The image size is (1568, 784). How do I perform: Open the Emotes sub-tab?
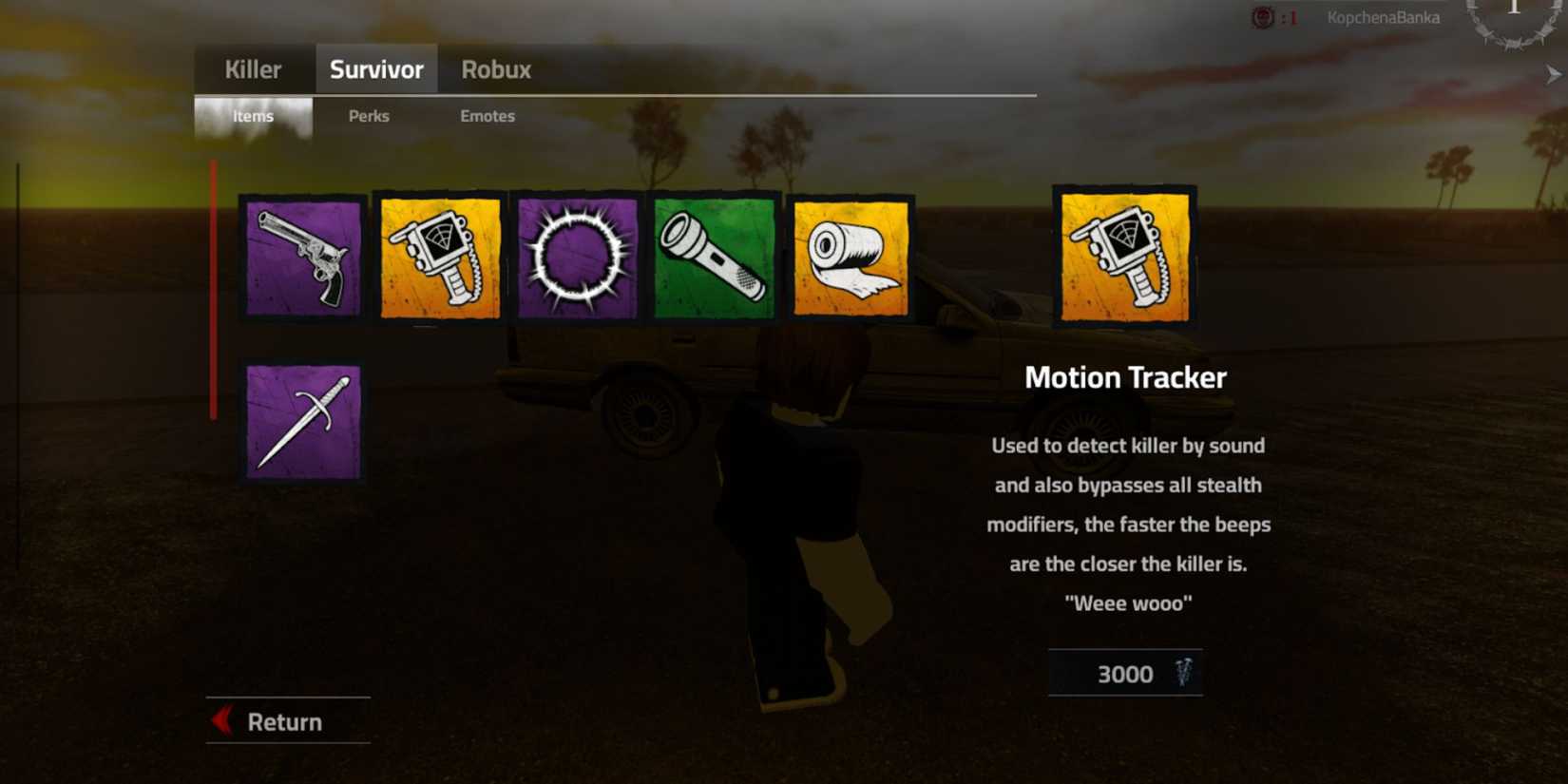[488, 116]
